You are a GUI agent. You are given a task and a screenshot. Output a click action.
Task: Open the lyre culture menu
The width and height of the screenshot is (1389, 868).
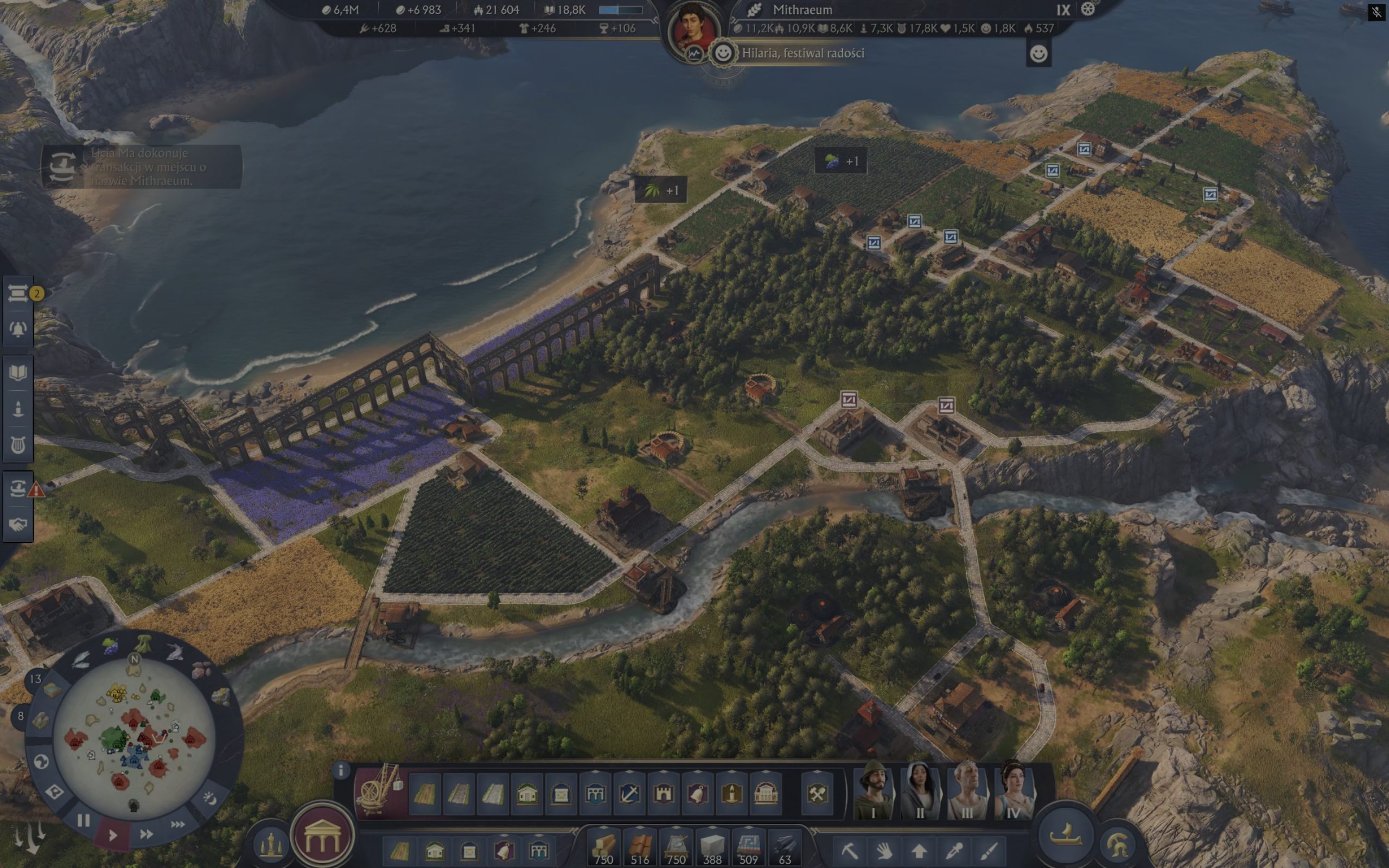click(18, 445)
